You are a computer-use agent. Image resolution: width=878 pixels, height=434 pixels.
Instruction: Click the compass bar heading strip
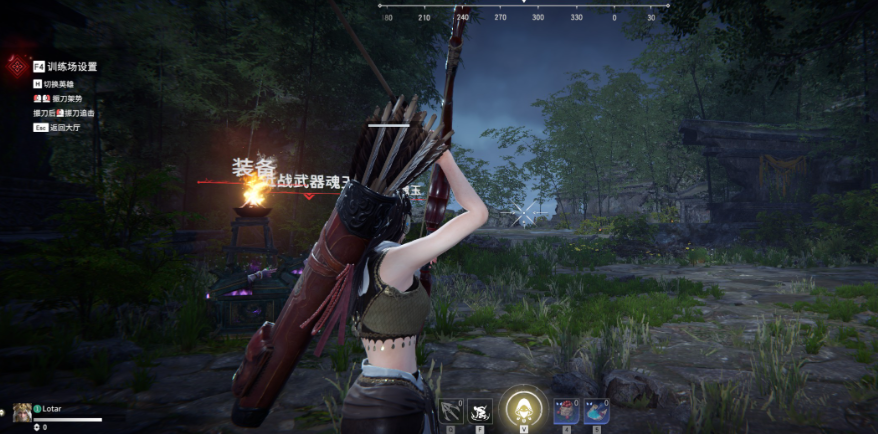pyautogui.click(x=523, y=16)
